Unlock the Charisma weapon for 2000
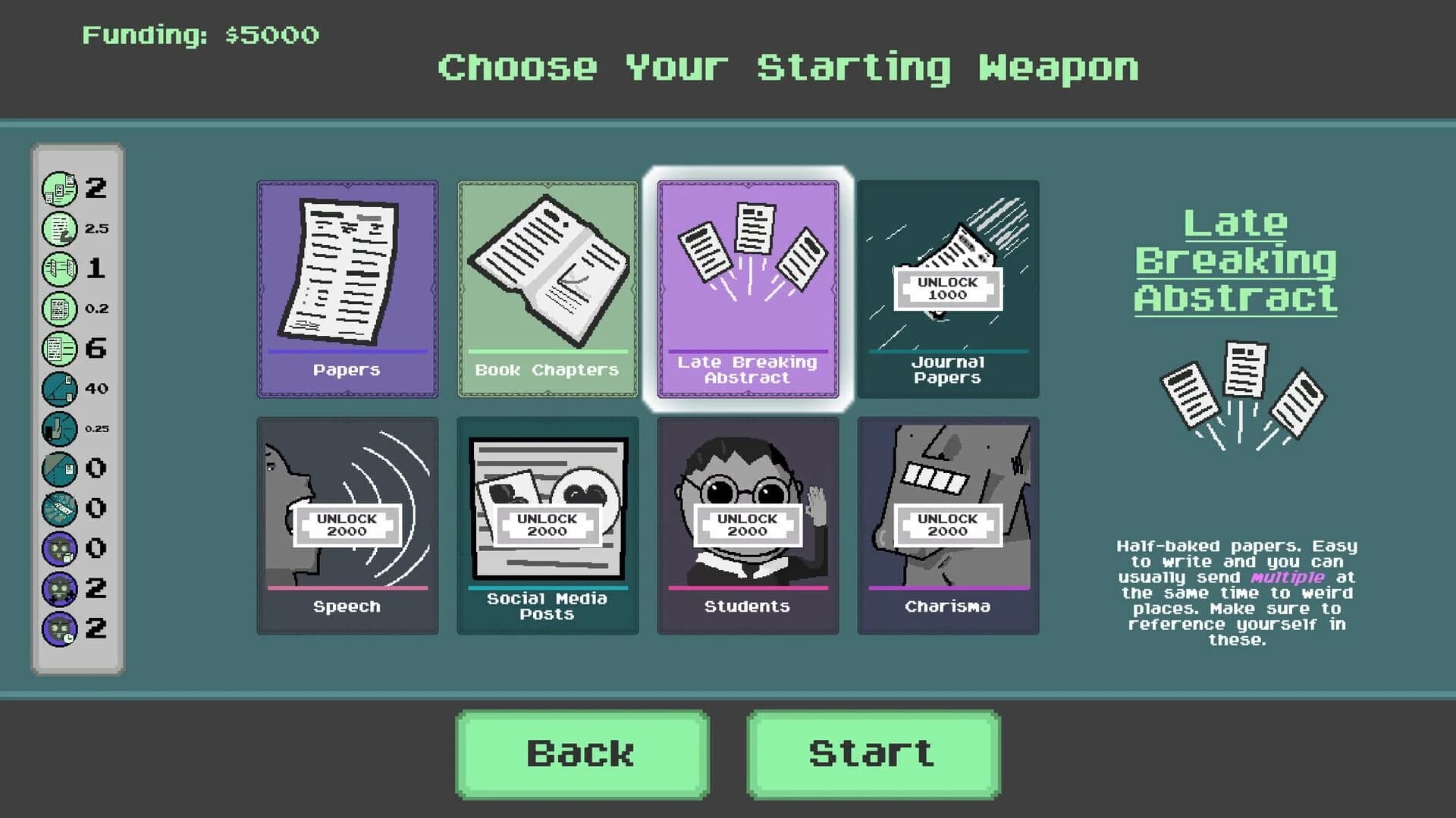This screenshot has width=1456, height=818. (948, 525)
